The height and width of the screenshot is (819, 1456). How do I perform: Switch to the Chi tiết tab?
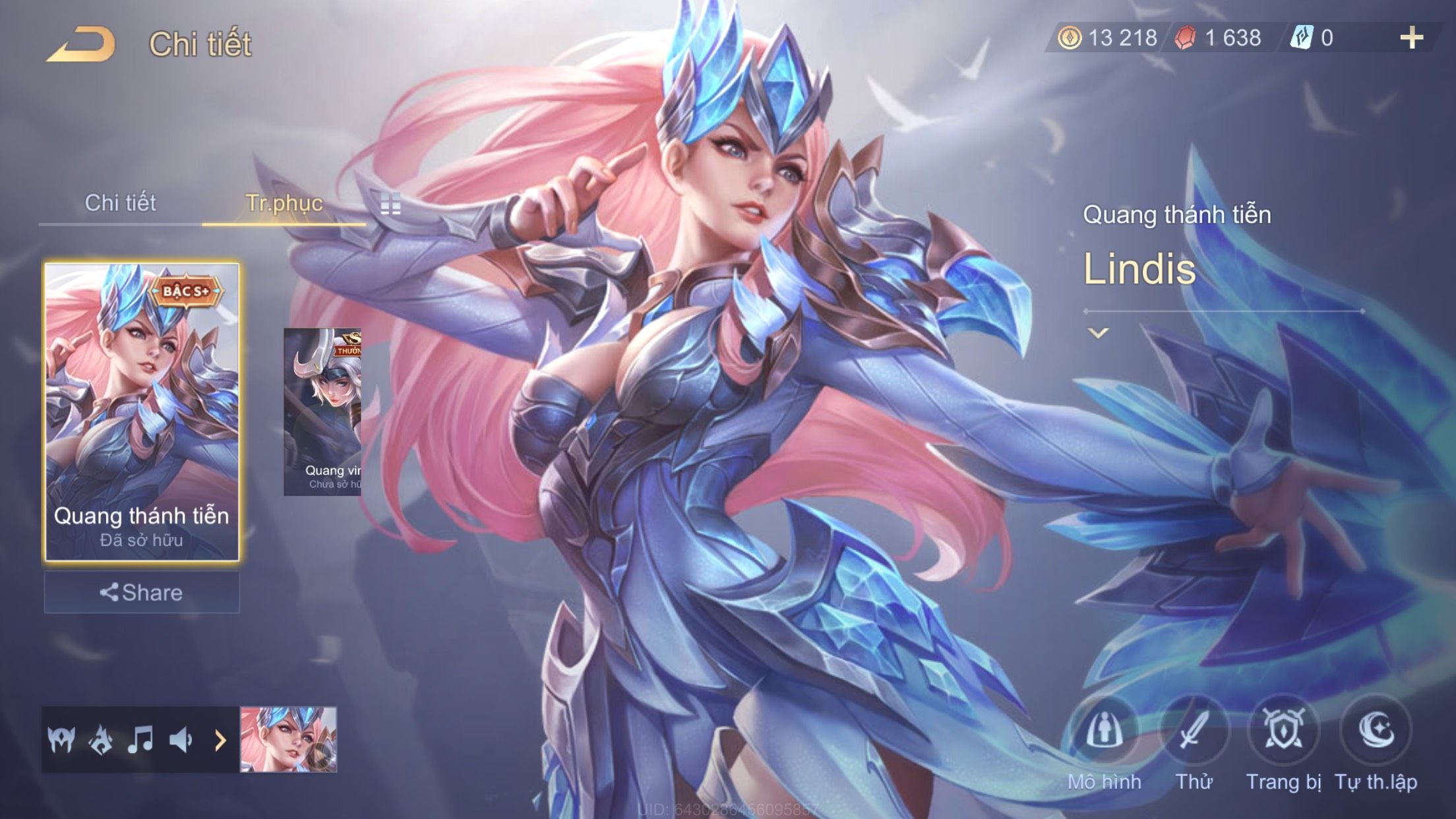tap(120, 203)
